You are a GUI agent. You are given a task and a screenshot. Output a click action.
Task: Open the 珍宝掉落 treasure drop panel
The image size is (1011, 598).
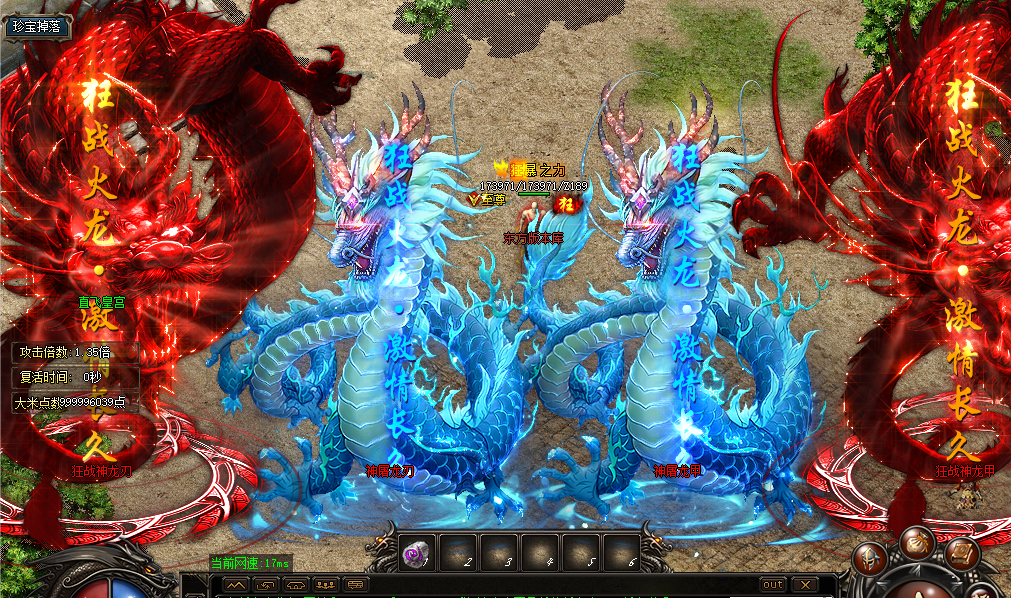[x=37, y=27]
